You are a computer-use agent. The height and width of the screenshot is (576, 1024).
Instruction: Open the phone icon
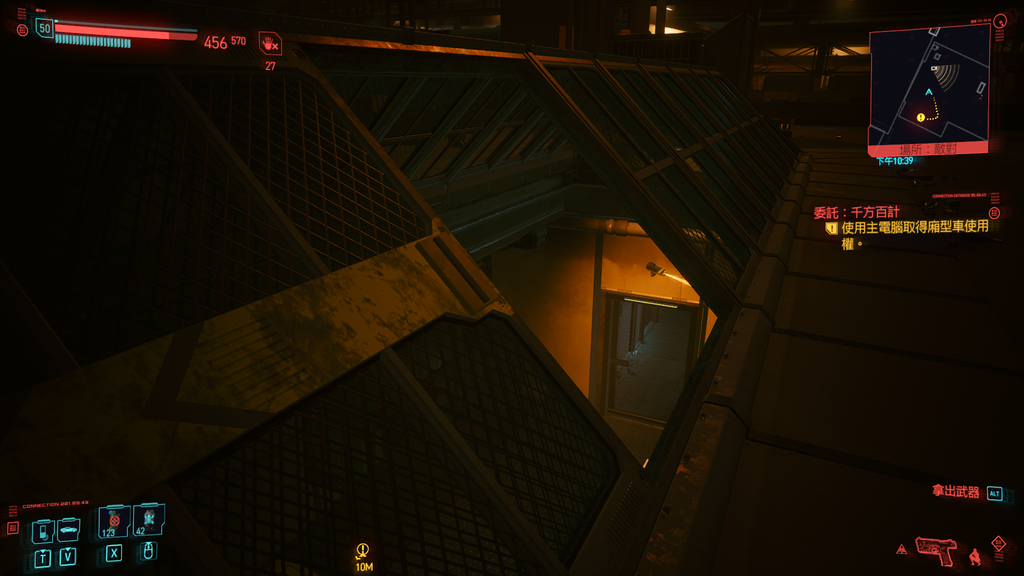click(42, 530)
